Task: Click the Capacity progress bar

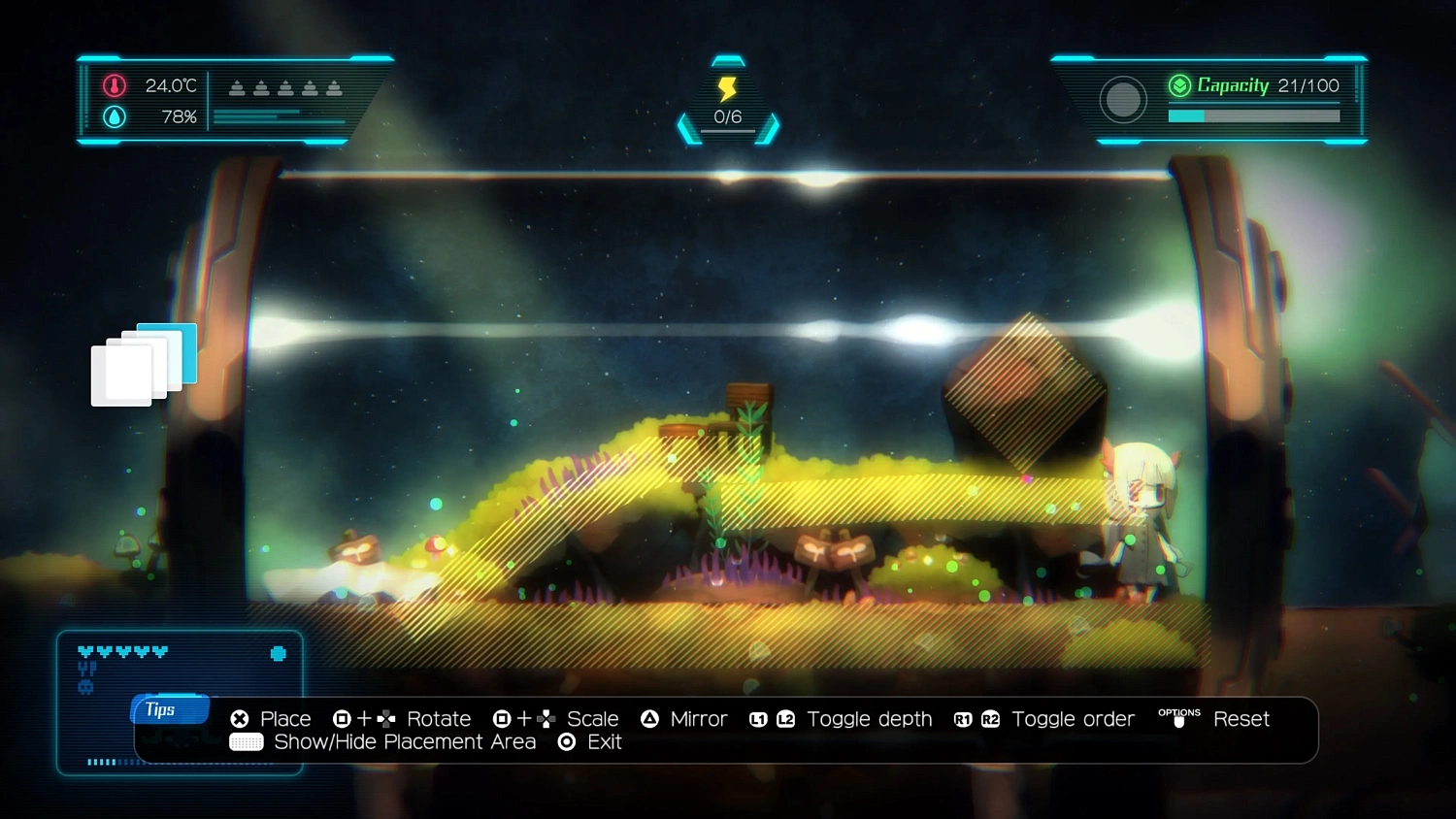Action: click(1254, 115)
